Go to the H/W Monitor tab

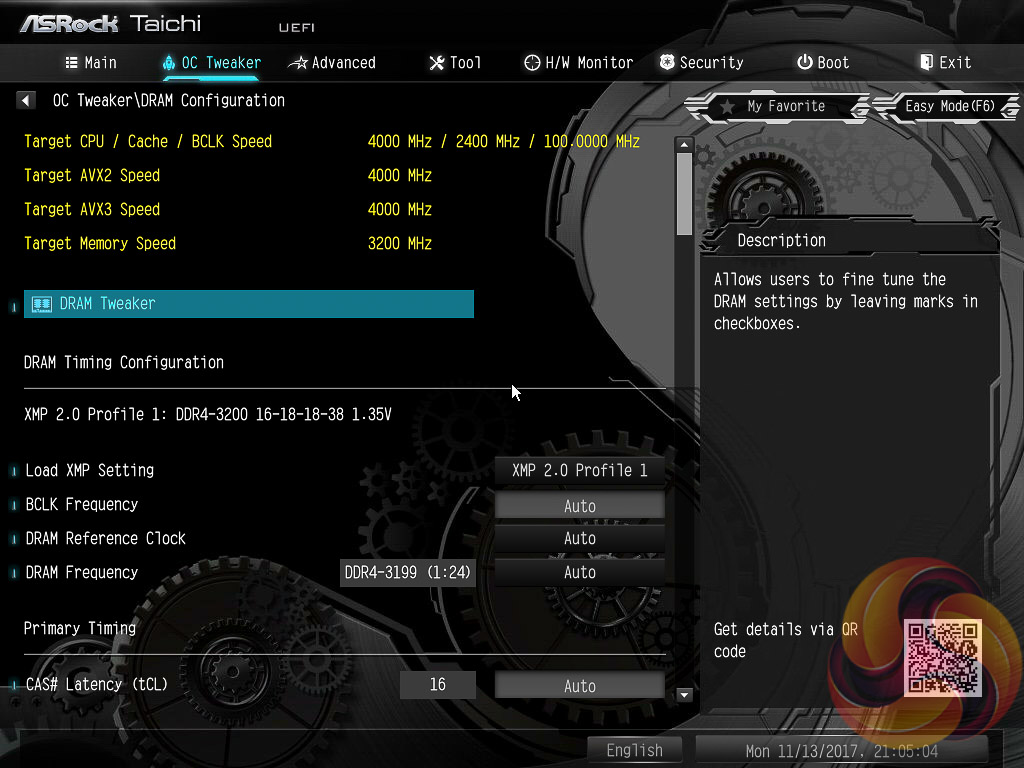click(578, 62)
